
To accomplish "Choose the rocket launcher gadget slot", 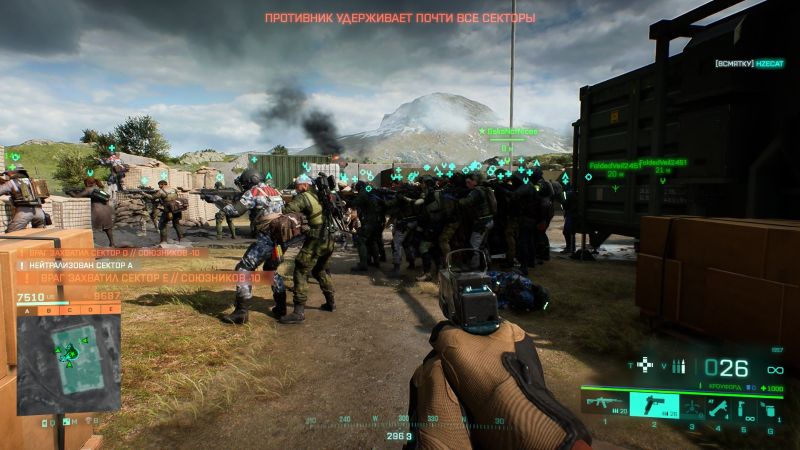I will 719,407.
